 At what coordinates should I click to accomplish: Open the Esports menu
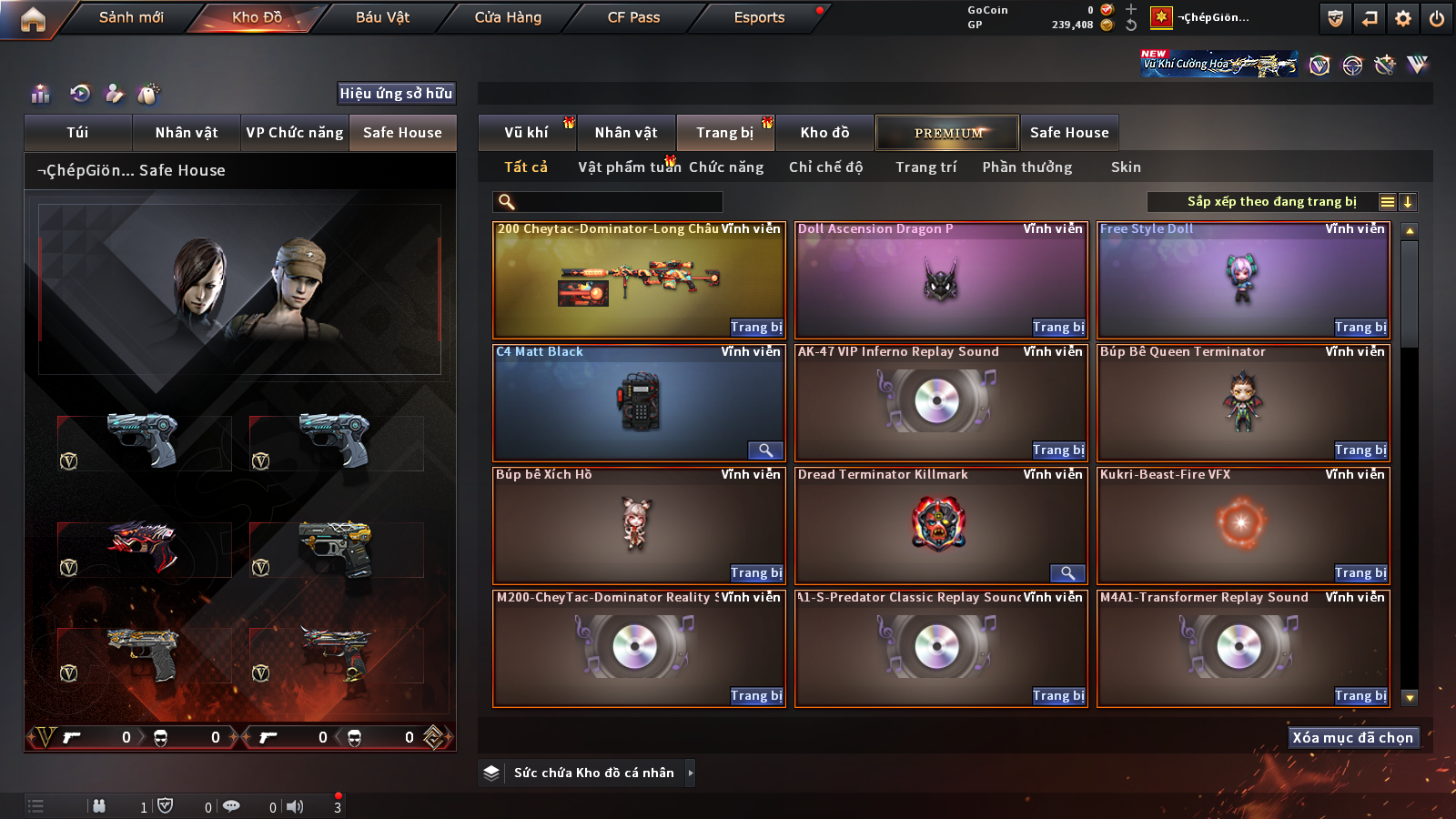click(x=759, y=17)
